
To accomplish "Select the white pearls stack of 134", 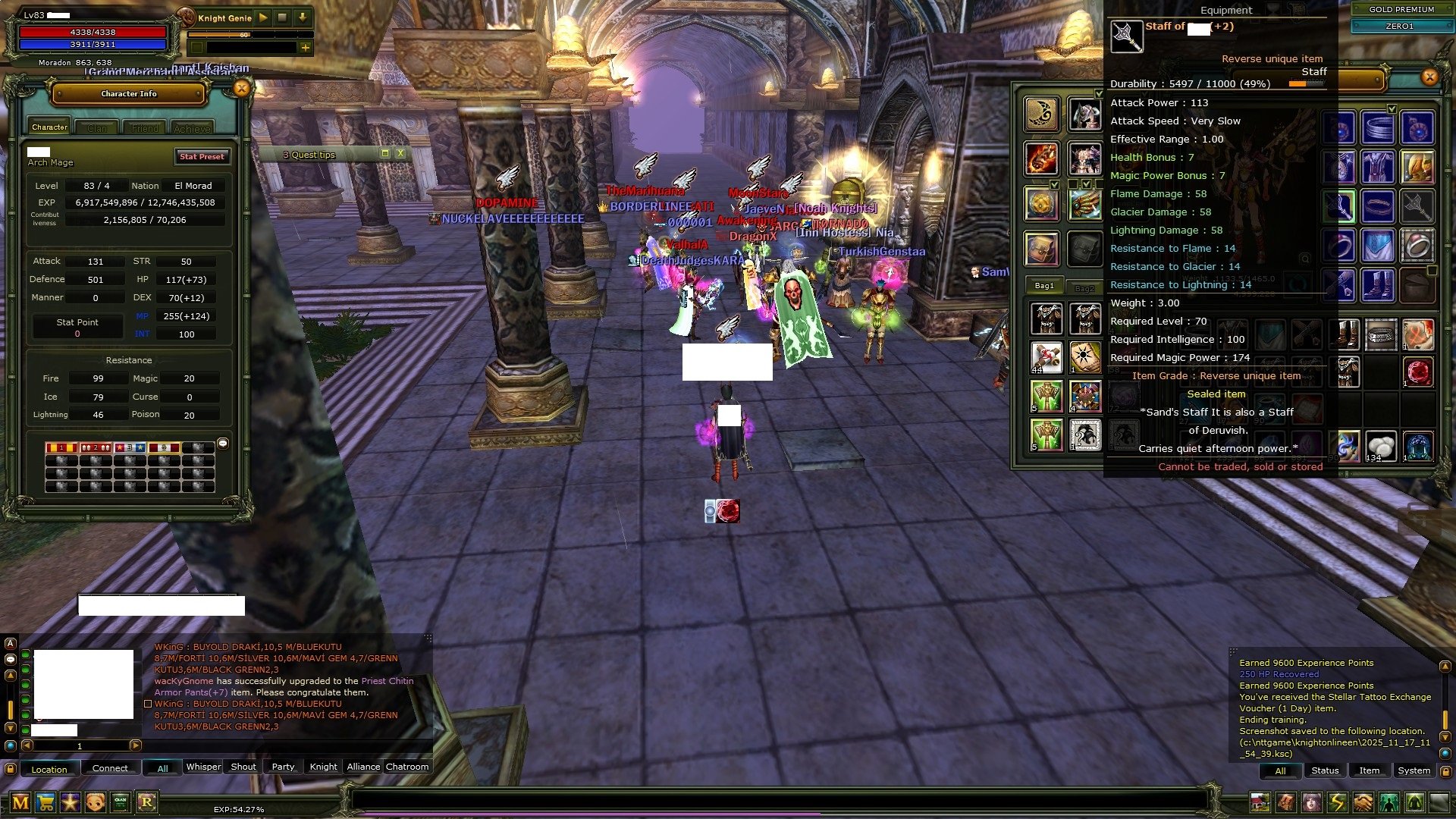I will pos(1380,447).
